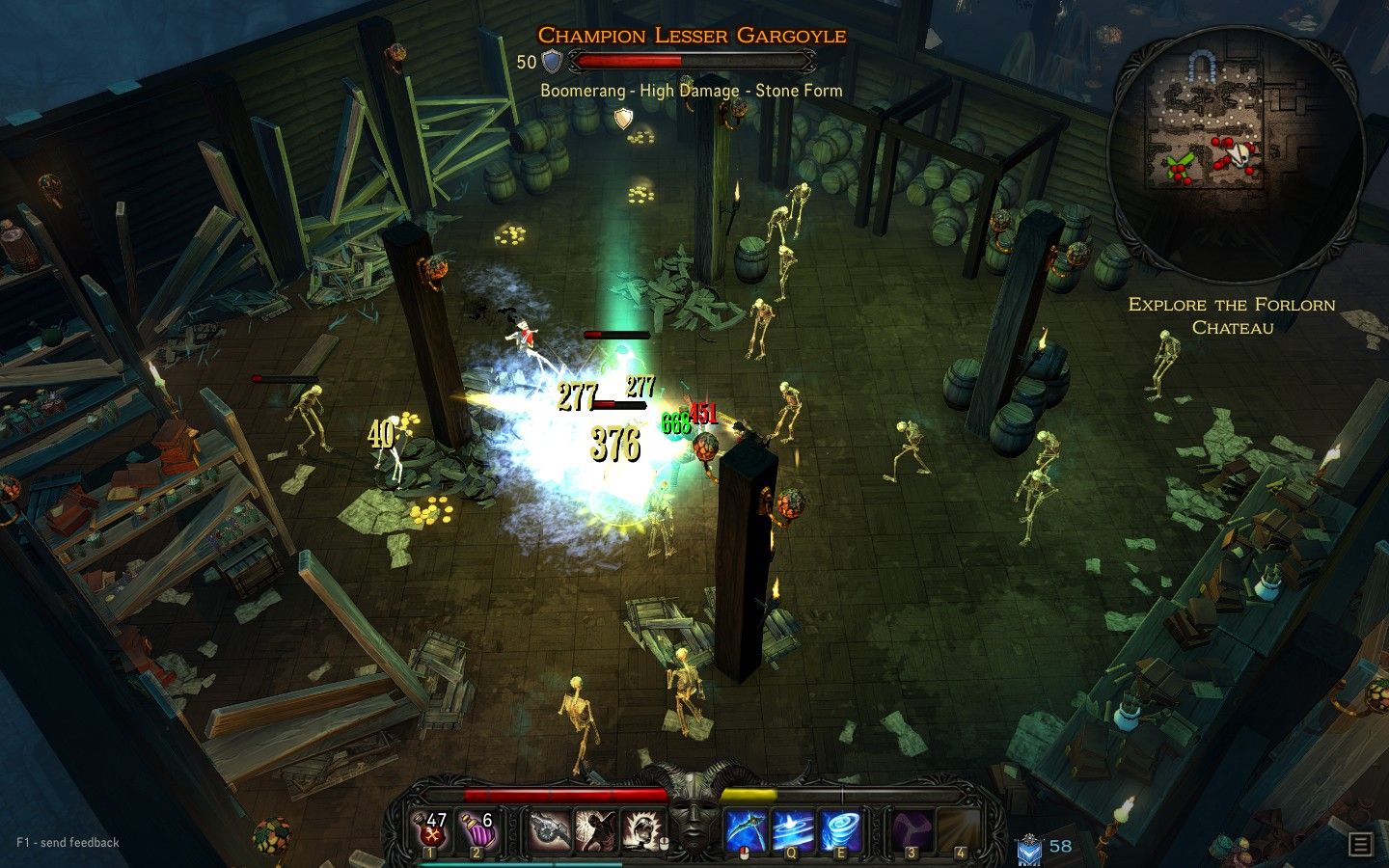
Task: Click the golden flash buff icon on hotbar
Action: 640,827
